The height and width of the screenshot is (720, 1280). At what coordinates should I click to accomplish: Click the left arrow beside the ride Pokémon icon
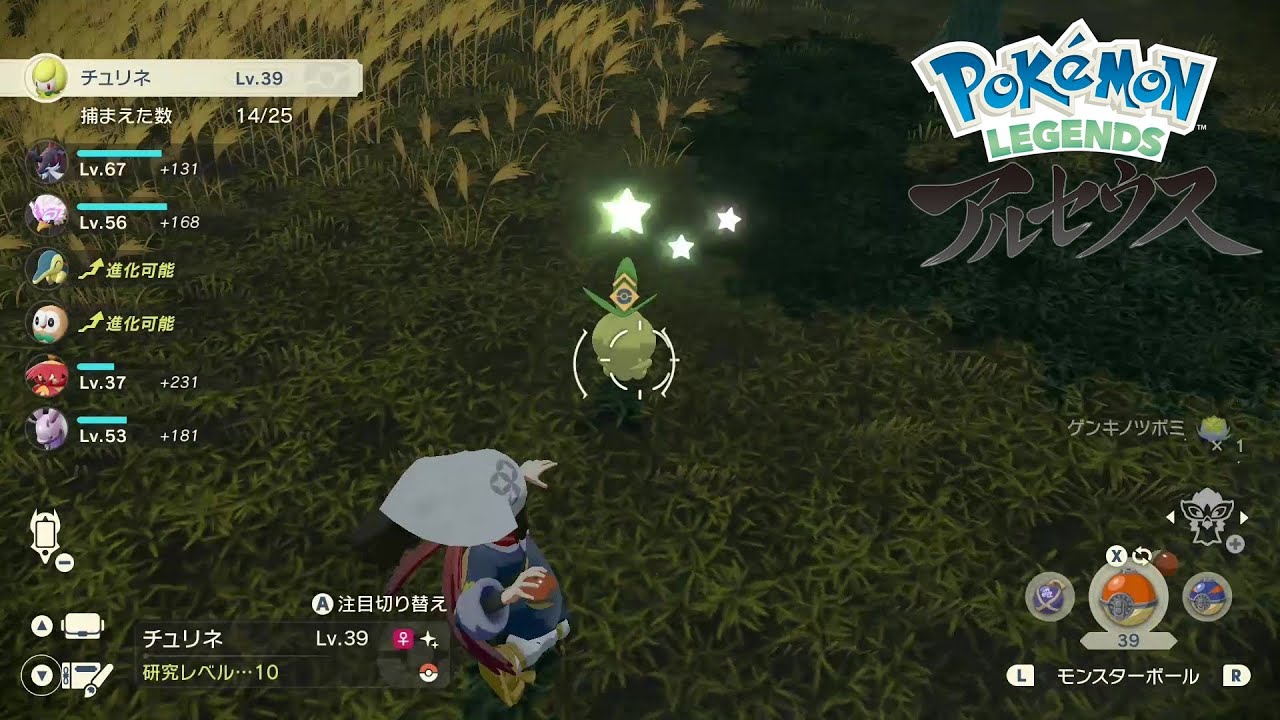(1170, 517)
